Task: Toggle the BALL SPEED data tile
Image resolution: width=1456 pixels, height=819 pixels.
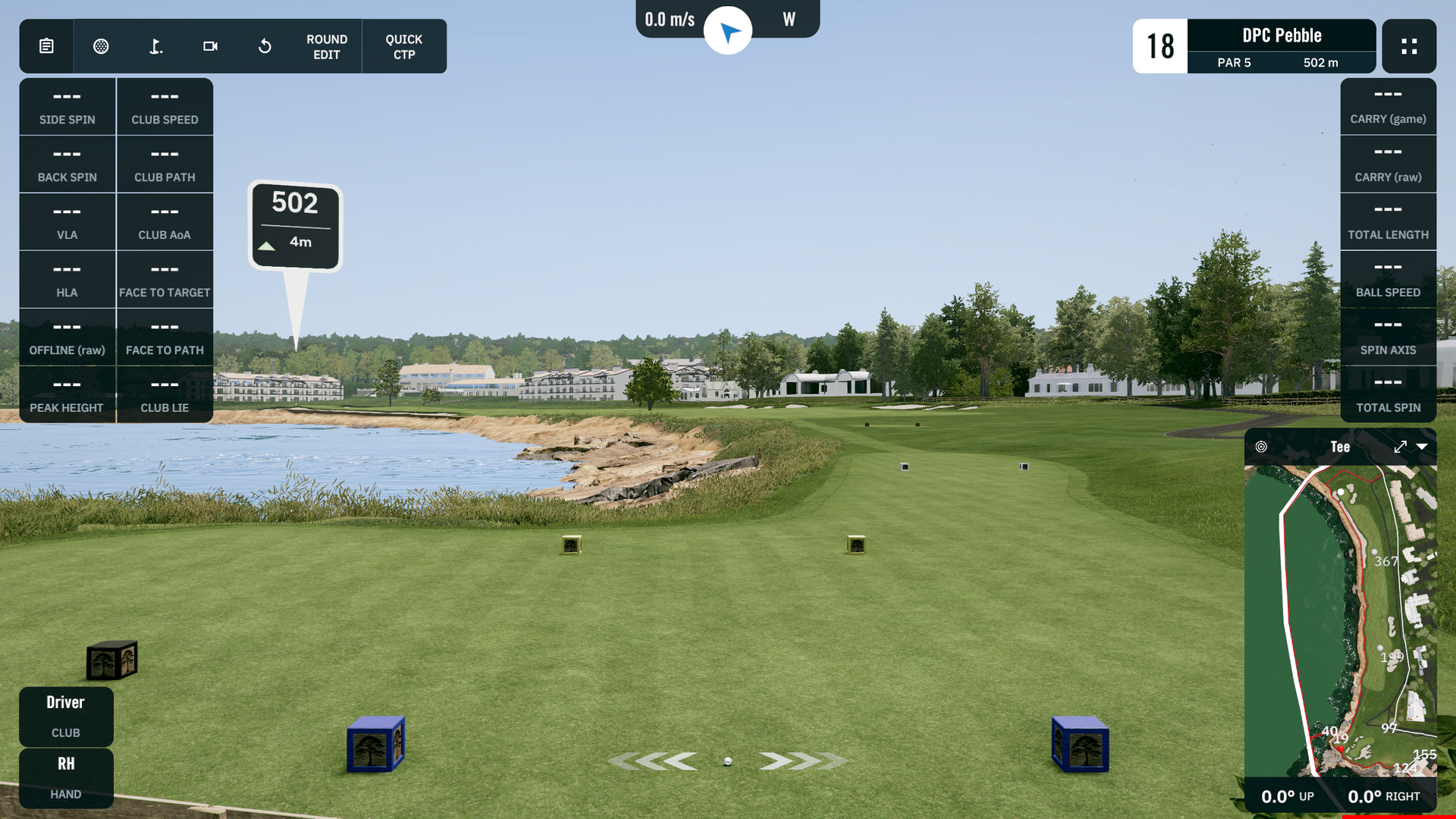Action: (1388, 279)
